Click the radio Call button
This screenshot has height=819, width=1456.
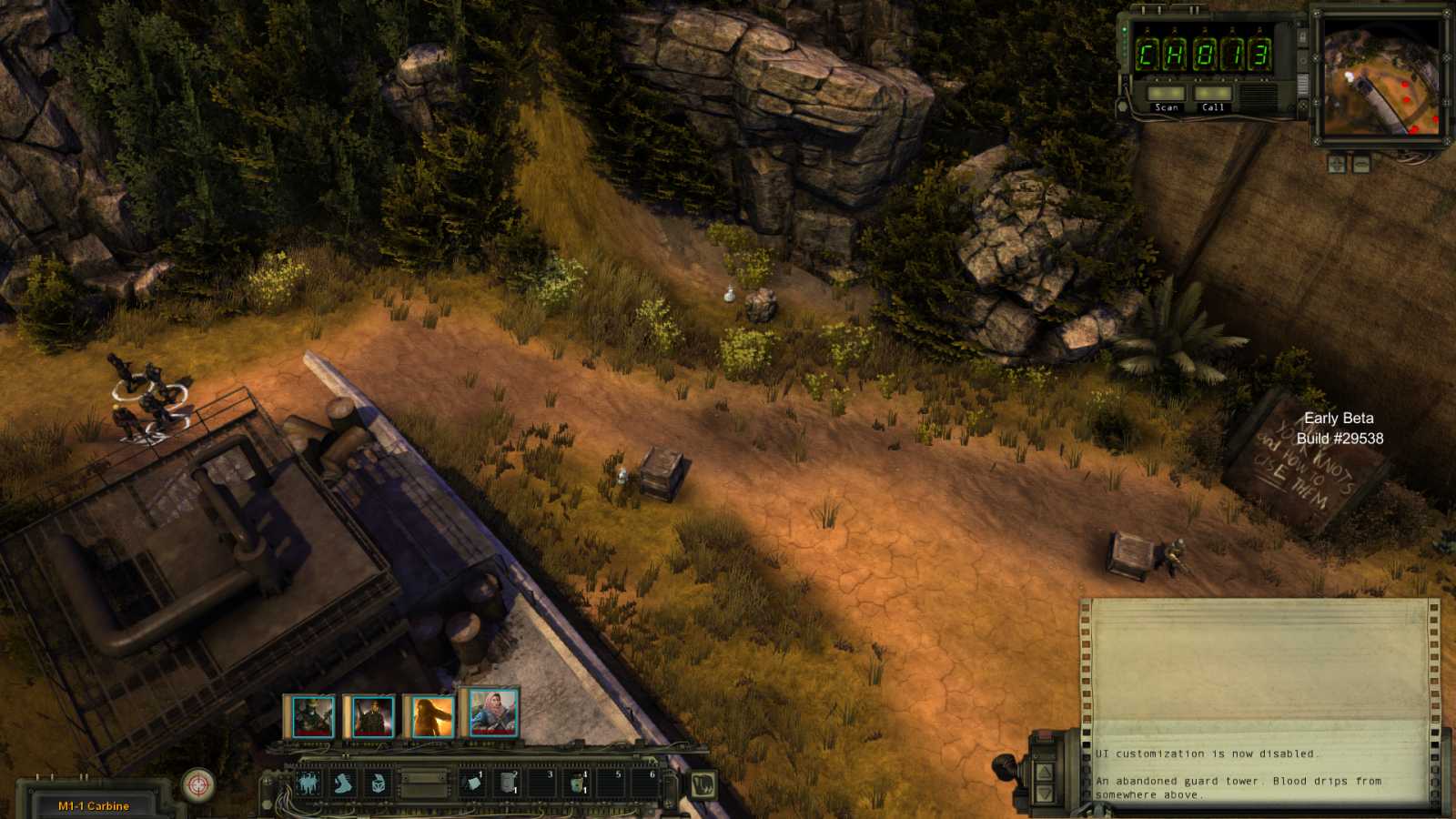click(x=1212, y=94)
